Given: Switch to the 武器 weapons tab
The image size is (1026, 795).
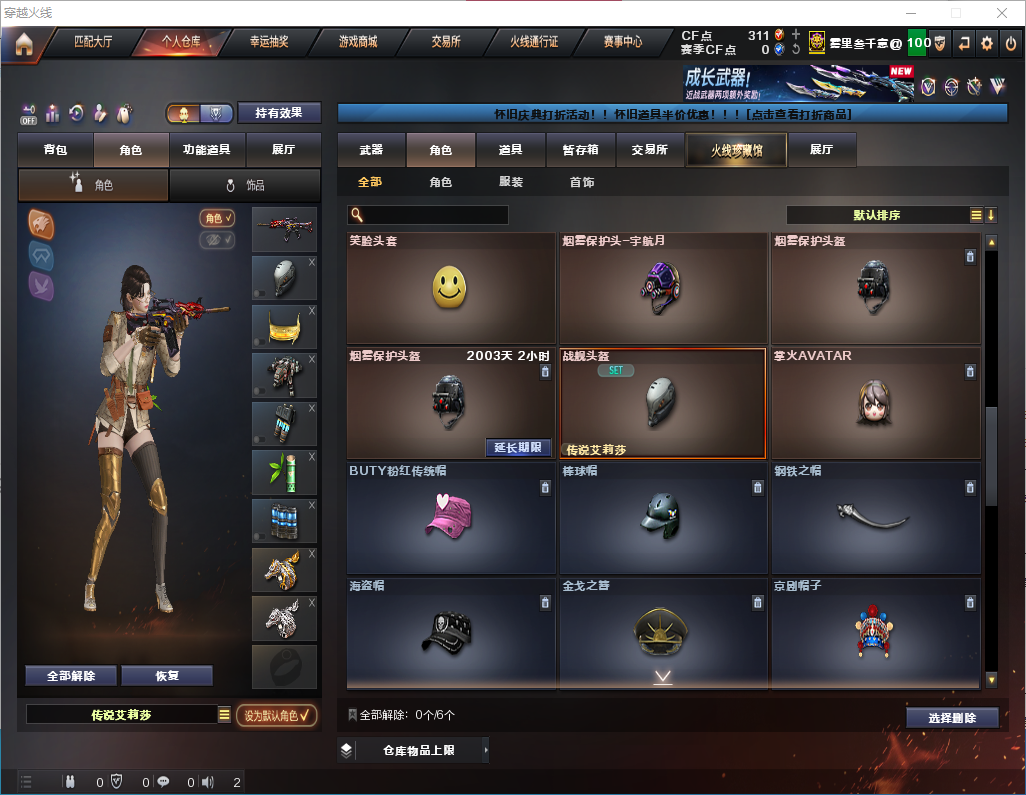Looking at the screenshot, I should (371, 150).
